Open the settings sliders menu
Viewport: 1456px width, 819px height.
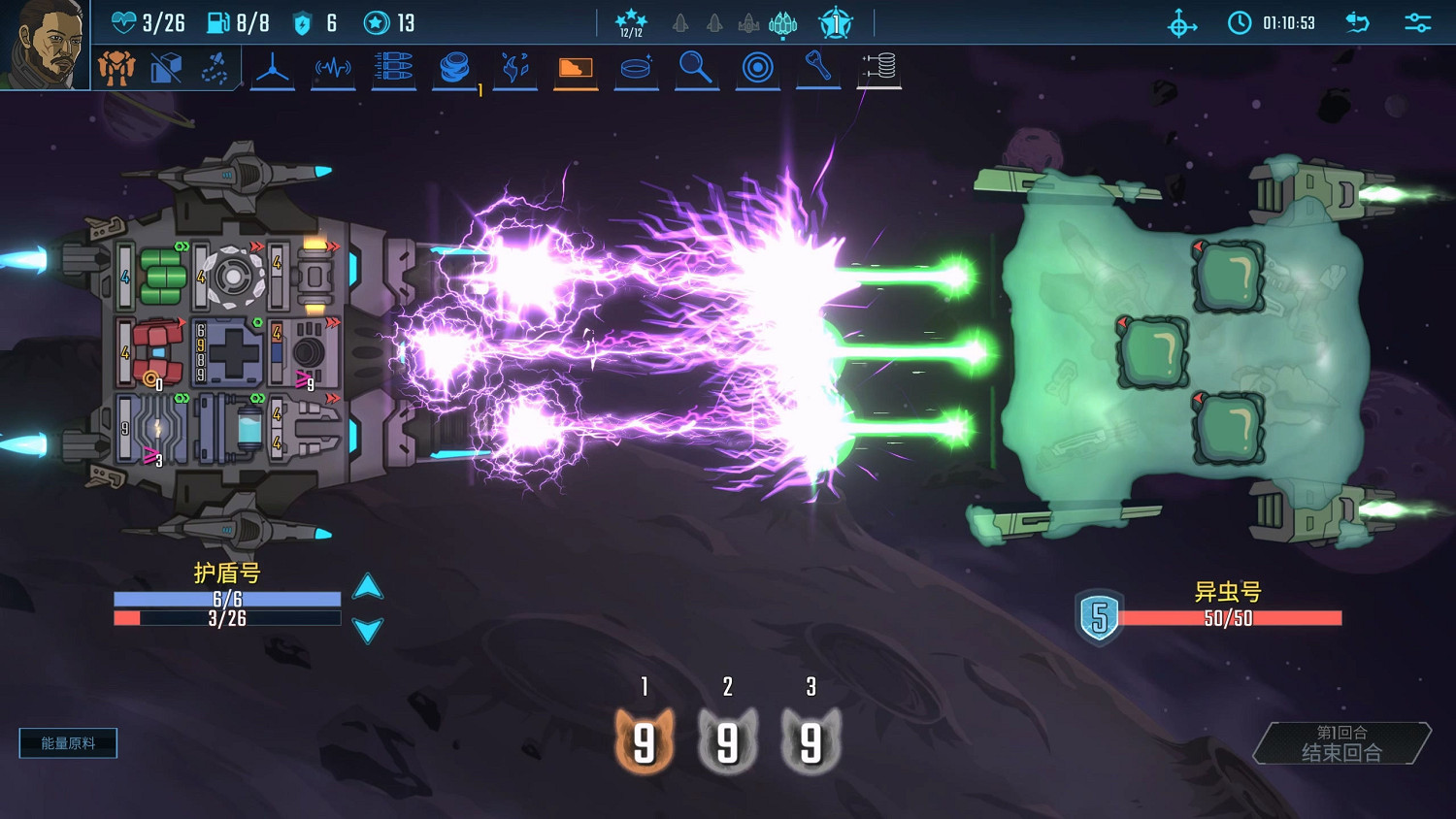pyautogui.click(x=1418, y=22)
